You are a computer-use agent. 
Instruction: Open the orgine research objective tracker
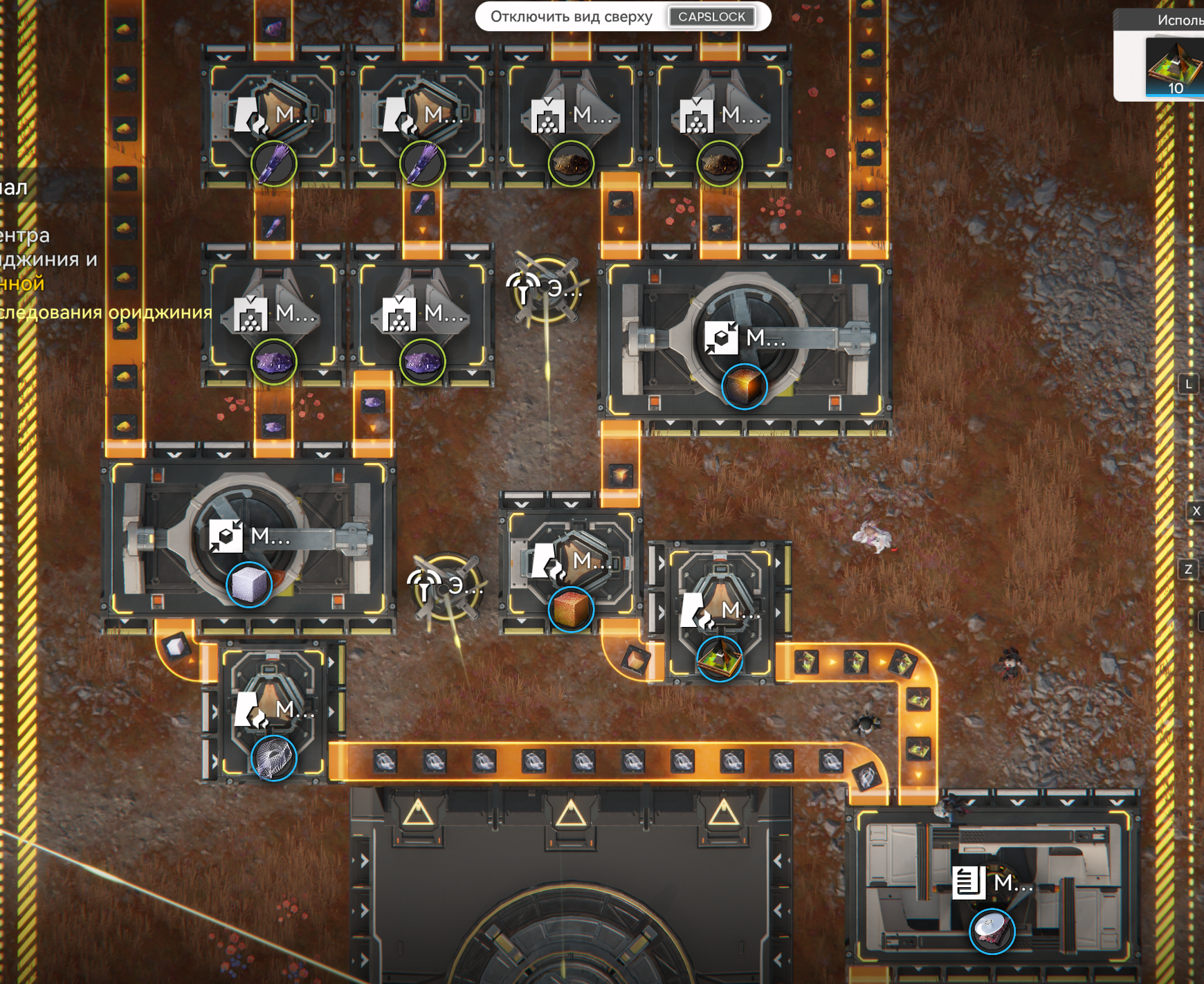pos(104,313)
